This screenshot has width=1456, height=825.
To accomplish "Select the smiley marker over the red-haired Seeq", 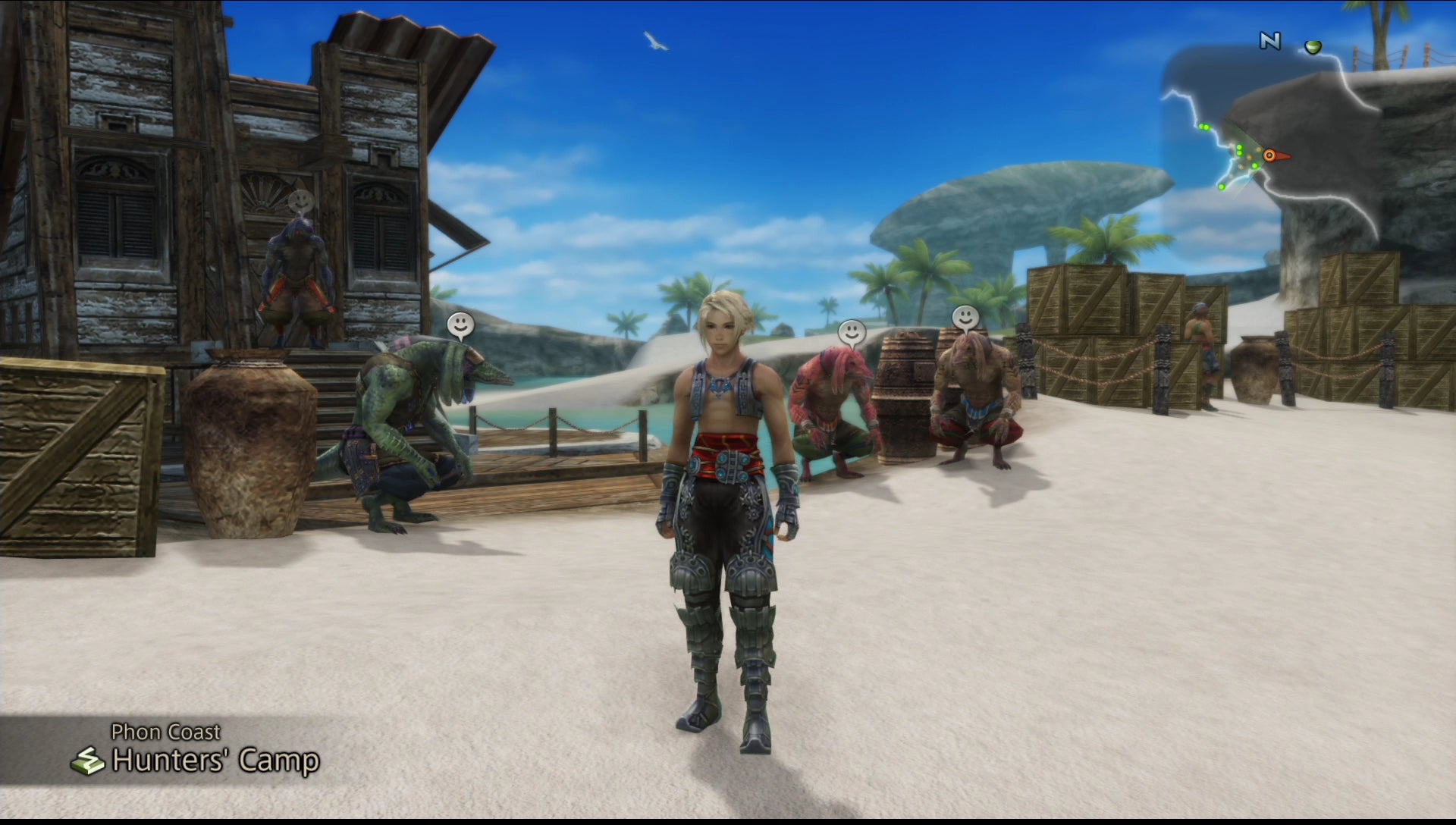I will click(852, 331).
